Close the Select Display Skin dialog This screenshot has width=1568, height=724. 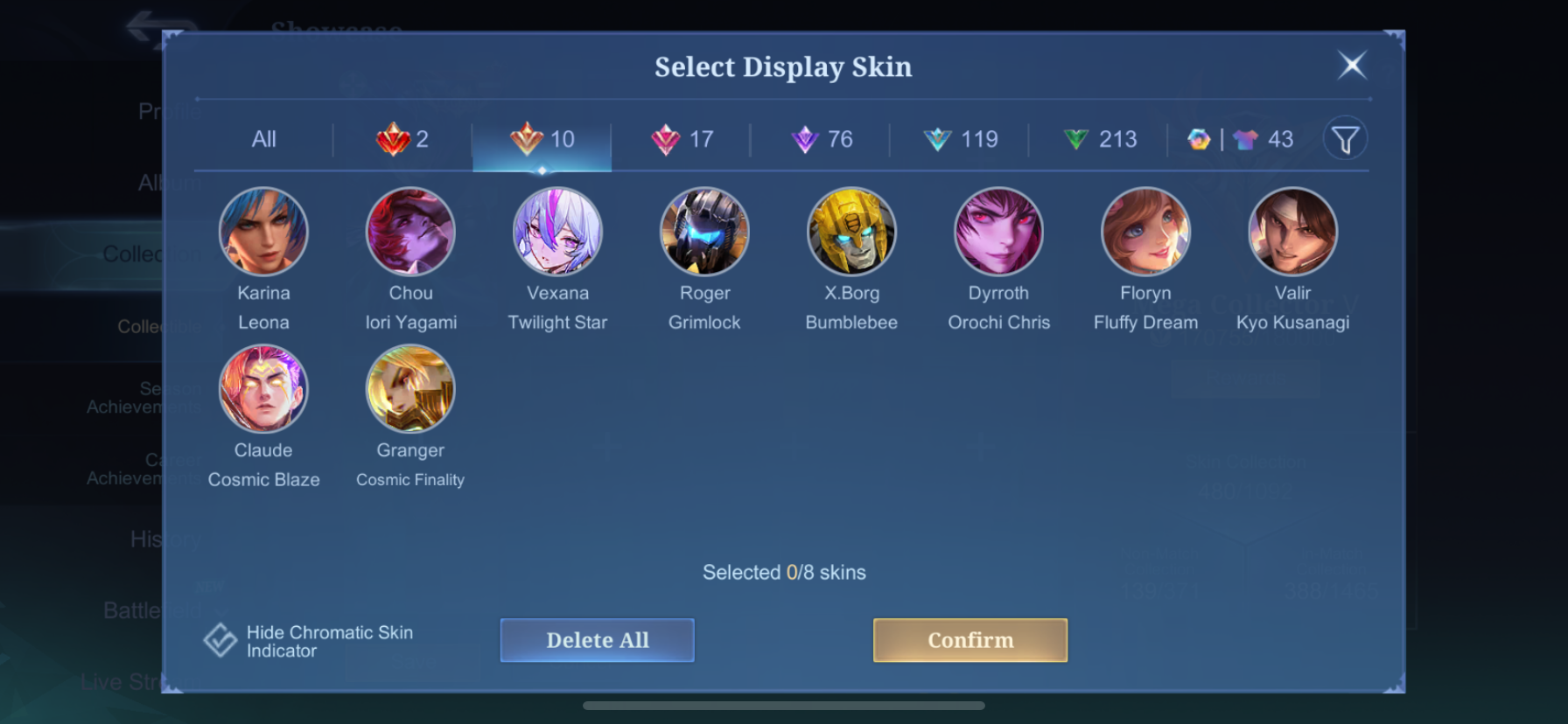[1352, 65]
